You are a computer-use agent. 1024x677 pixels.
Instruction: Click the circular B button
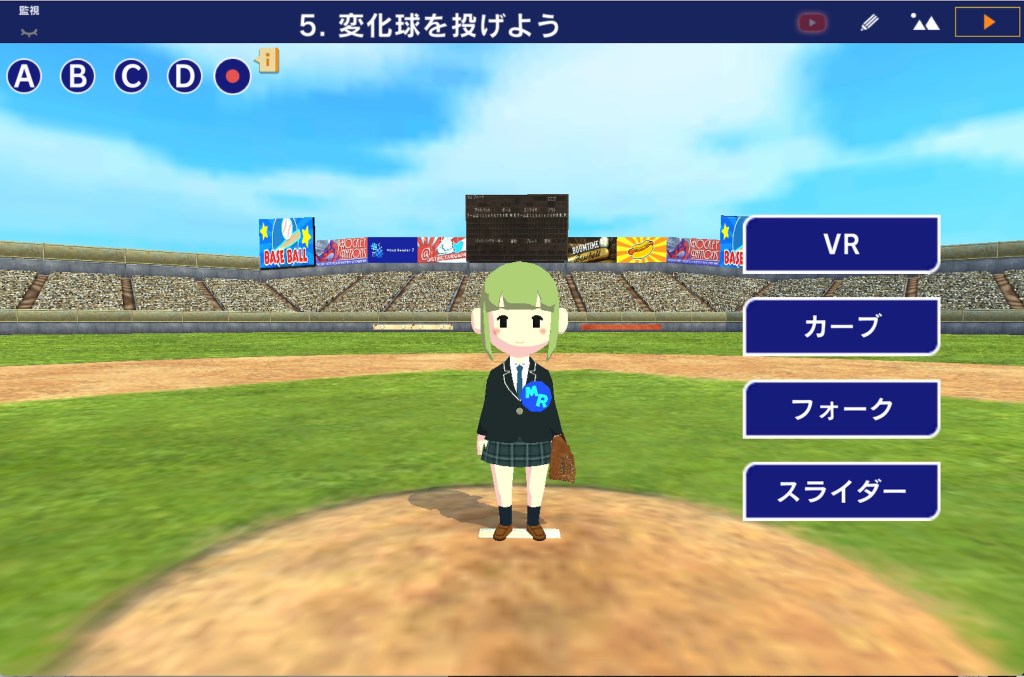(78, 76)
